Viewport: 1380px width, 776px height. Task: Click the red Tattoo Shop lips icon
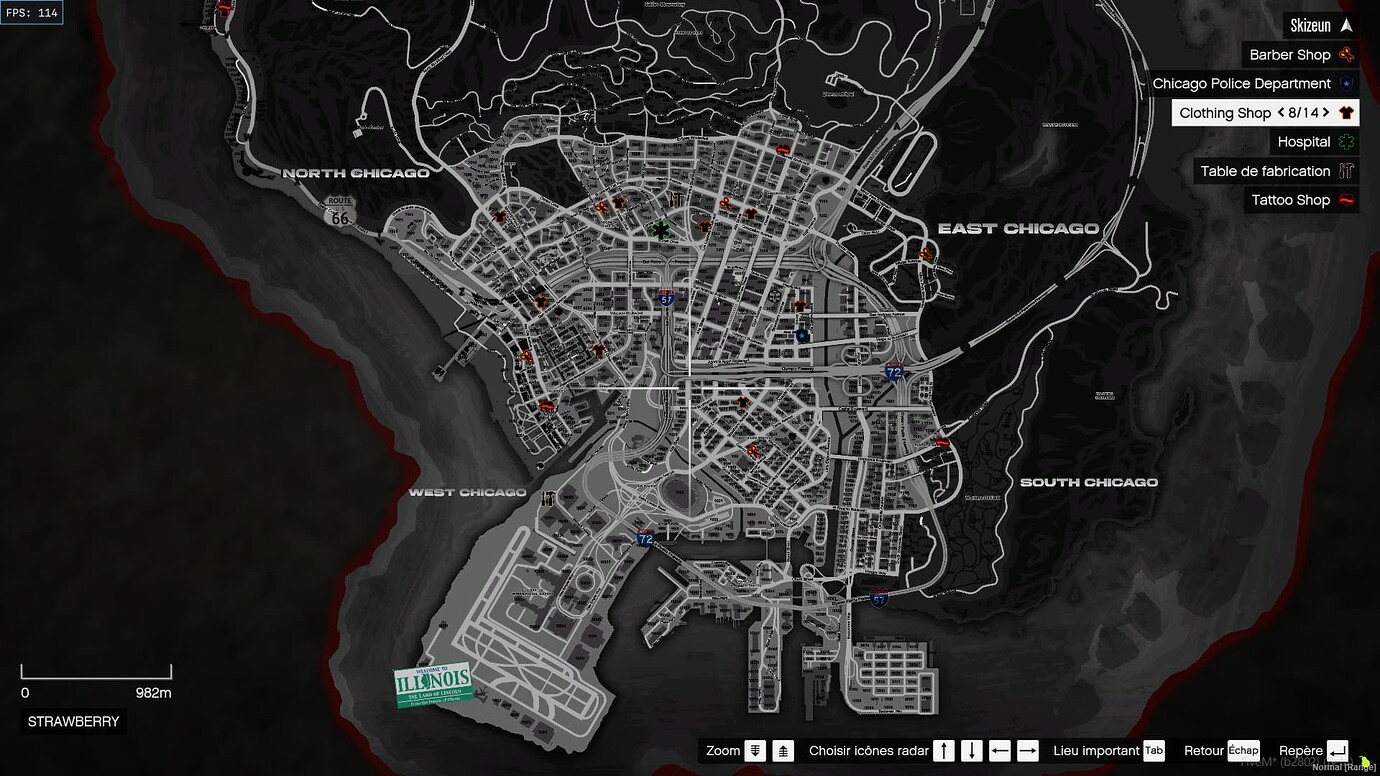[x=1345, y=199]
